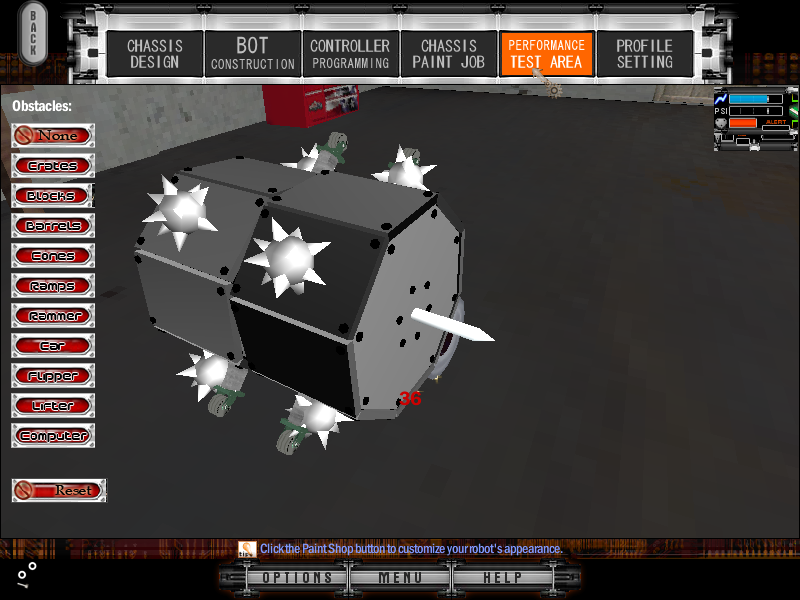Add Barrels to test area
The width and height of the screenshot is (800, 600).
[53, 225]
